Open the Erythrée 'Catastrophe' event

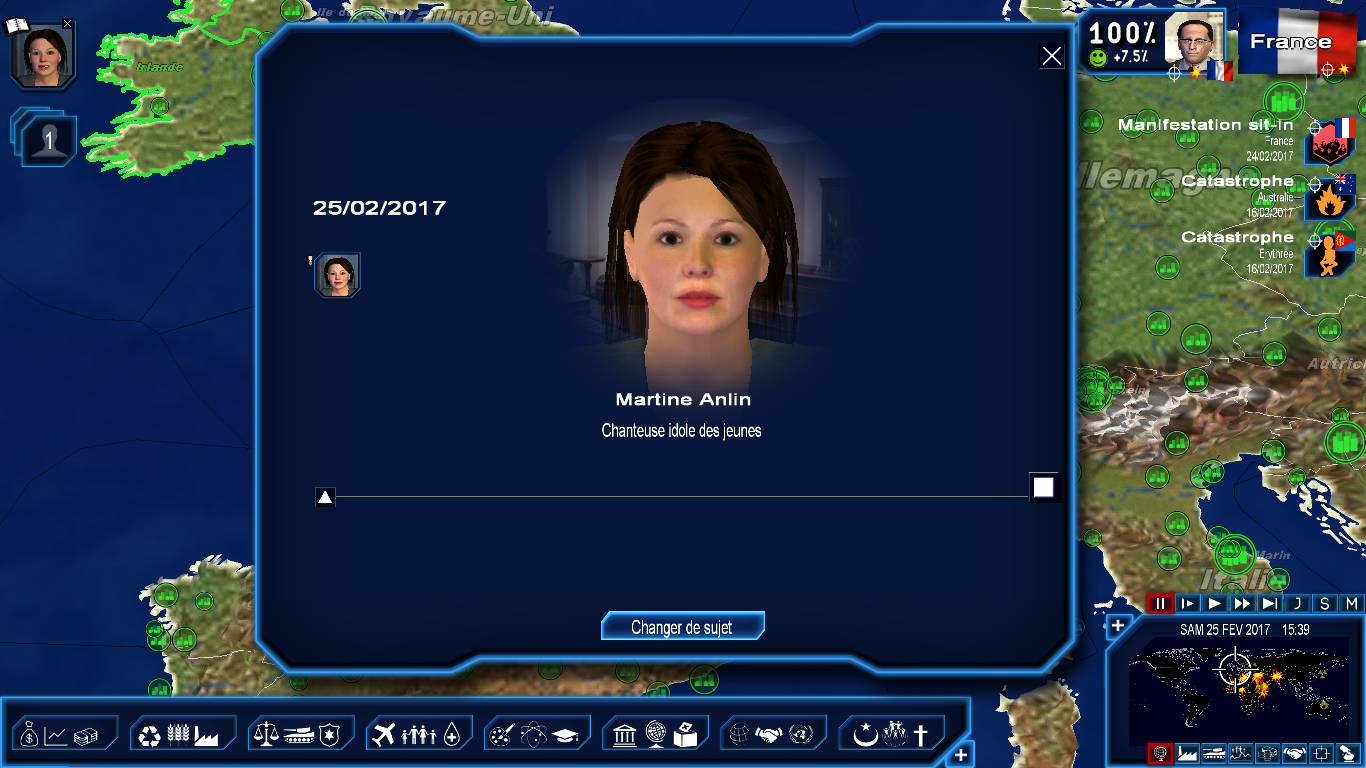1330,254
